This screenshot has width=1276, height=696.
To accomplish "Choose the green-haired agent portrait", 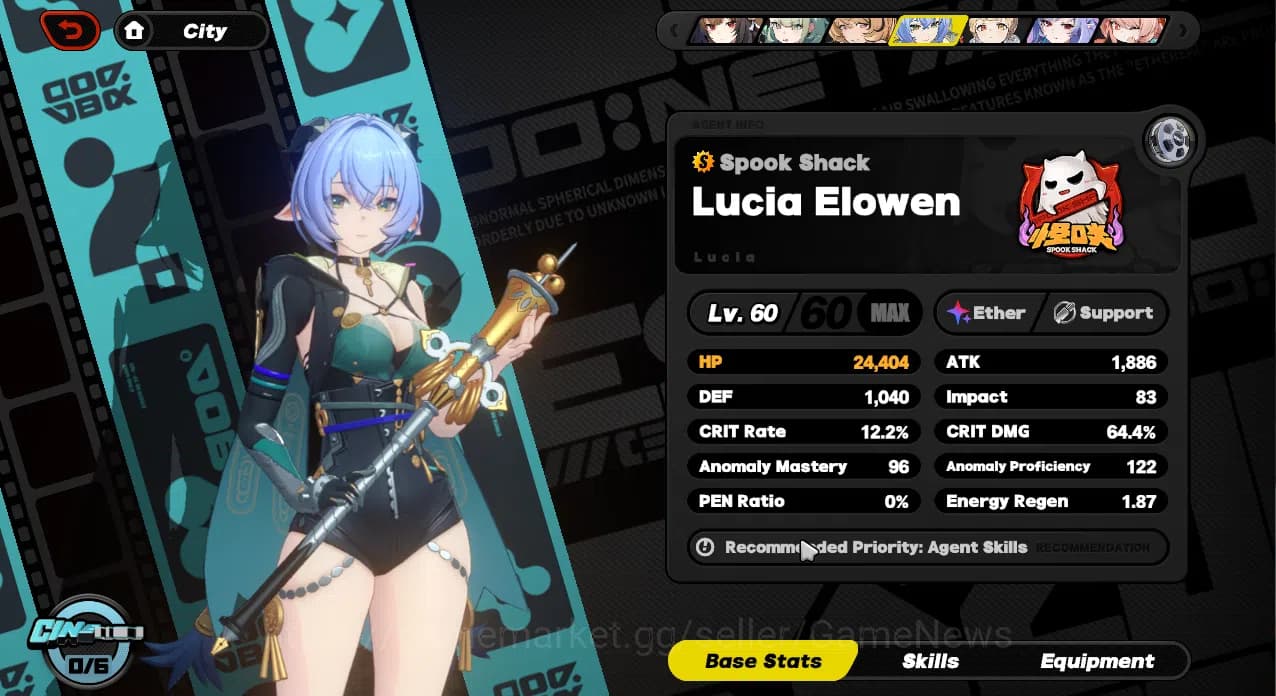I will tap(792, 31).
